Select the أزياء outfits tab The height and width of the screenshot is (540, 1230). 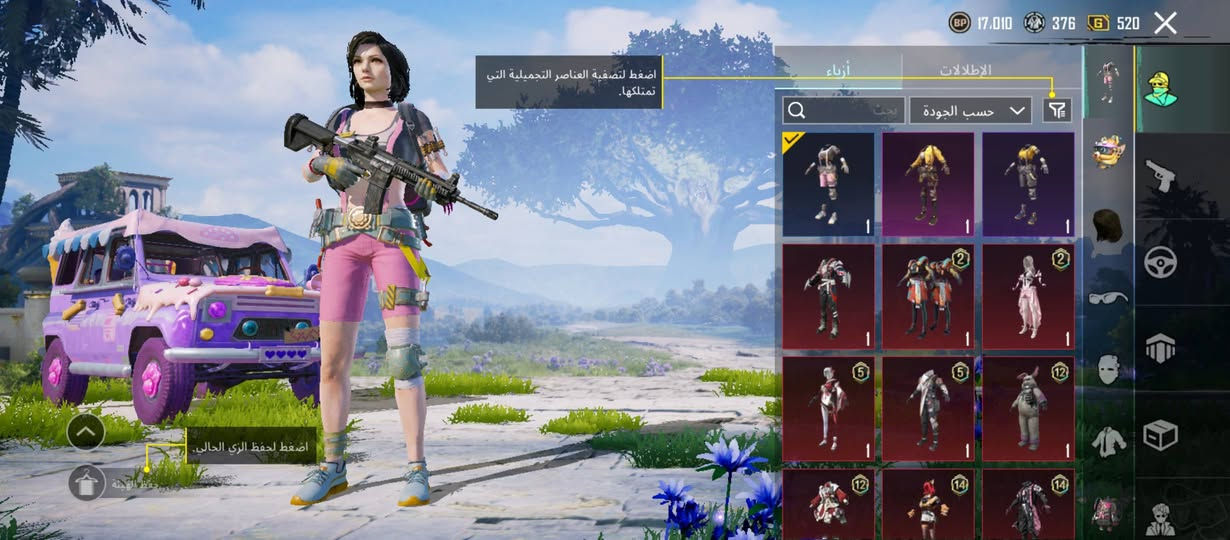coord(837,70)
